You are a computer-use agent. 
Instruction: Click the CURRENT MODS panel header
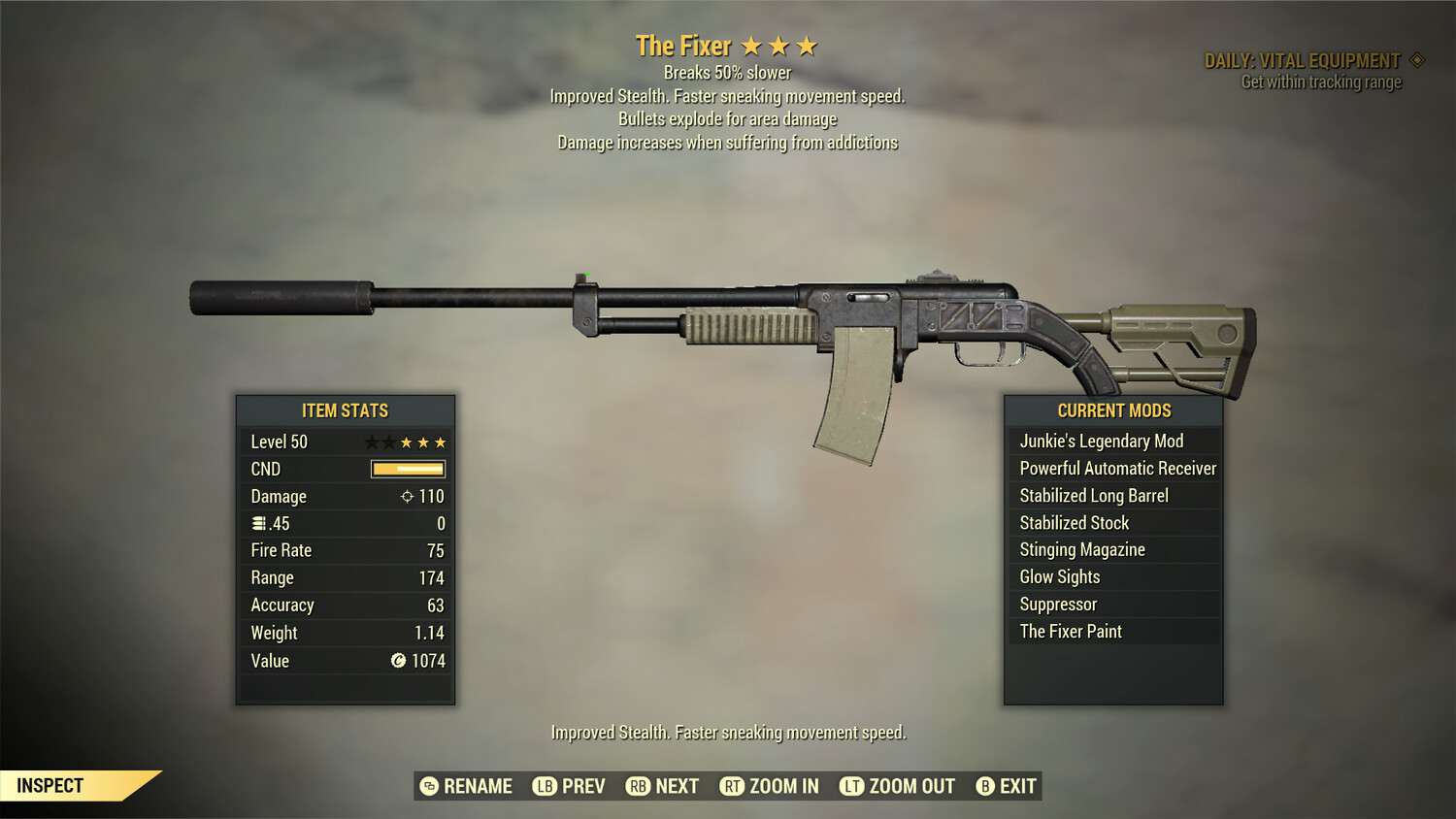pyautogui.click(x=1113, y=410)
